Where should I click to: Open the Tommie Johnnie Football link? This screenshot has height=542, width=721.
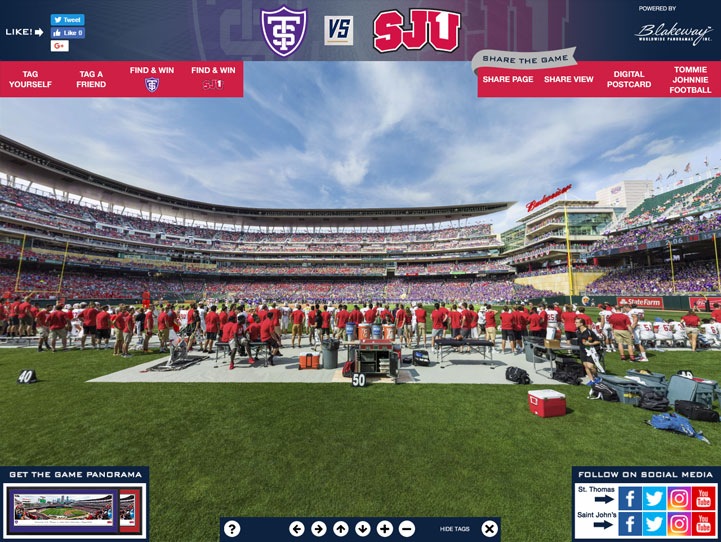coord(690,79)
